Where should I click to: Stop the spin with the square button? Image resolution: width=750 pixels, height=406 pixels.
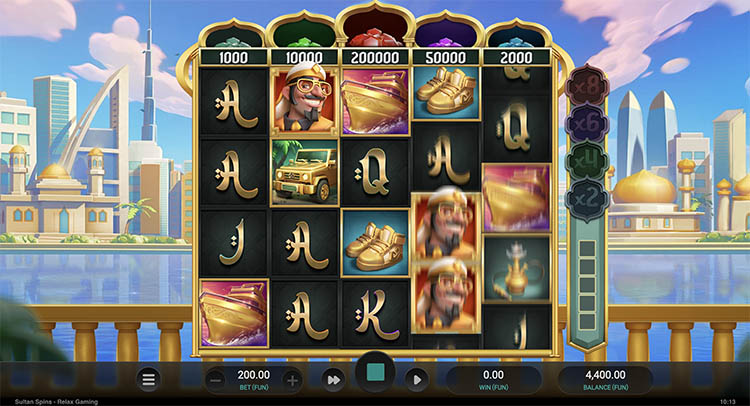(x=376, y=374)
